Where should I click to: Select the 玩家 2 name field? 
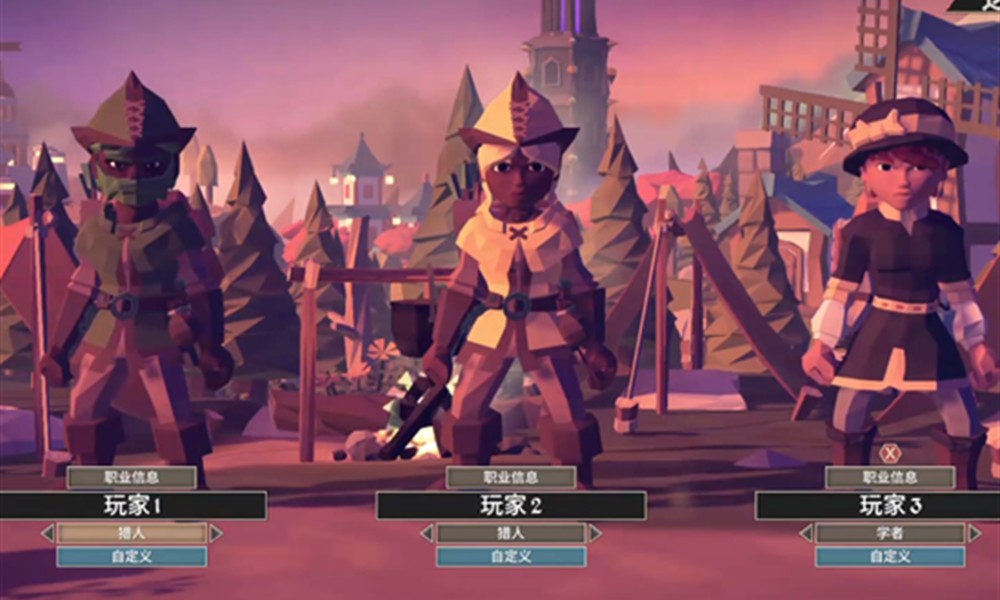511,505
